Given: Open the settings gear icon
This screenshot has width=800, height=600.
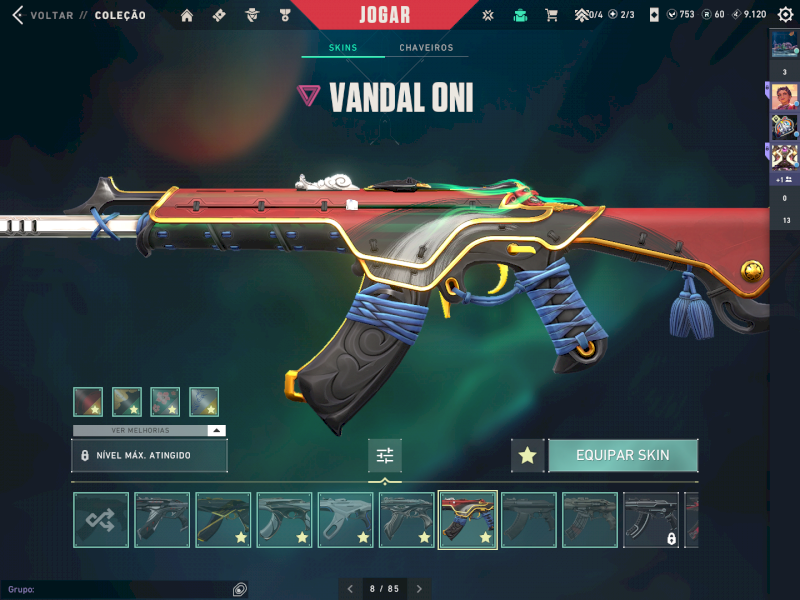Looking at the screenshot, I should 785,15.
